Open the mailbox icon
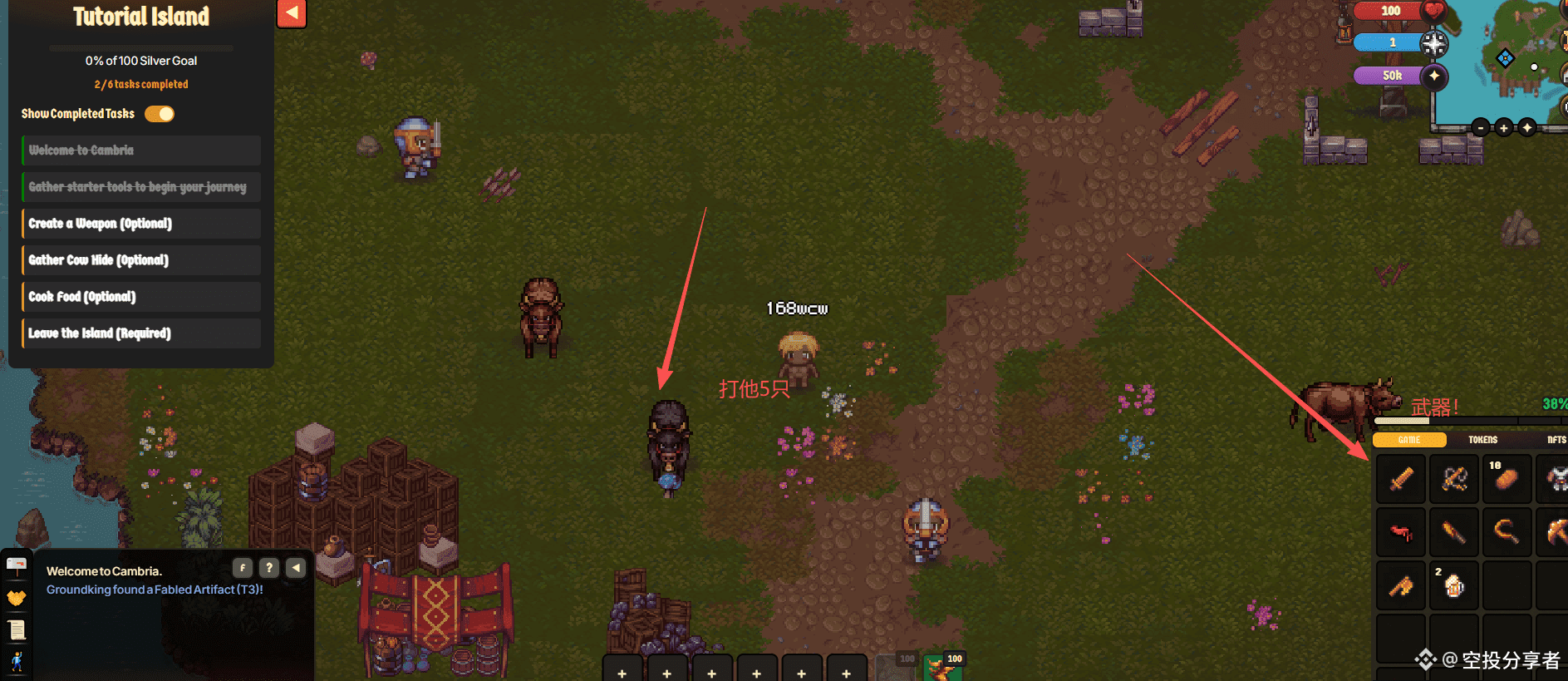The image size is (1568, 681). (x=17, y=565)
